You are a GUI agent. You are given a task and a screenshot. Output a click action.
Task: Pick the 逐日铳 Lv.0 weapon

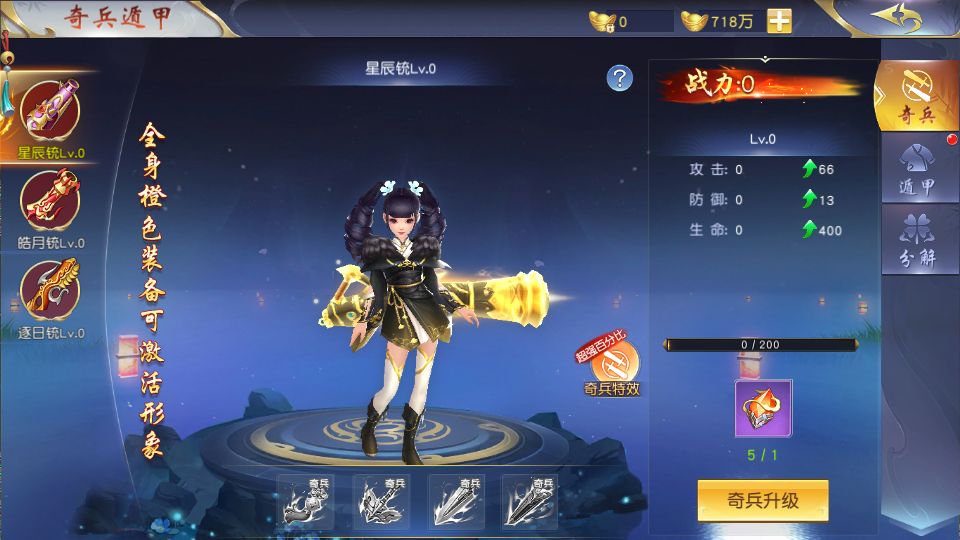[x=50, y=292]
